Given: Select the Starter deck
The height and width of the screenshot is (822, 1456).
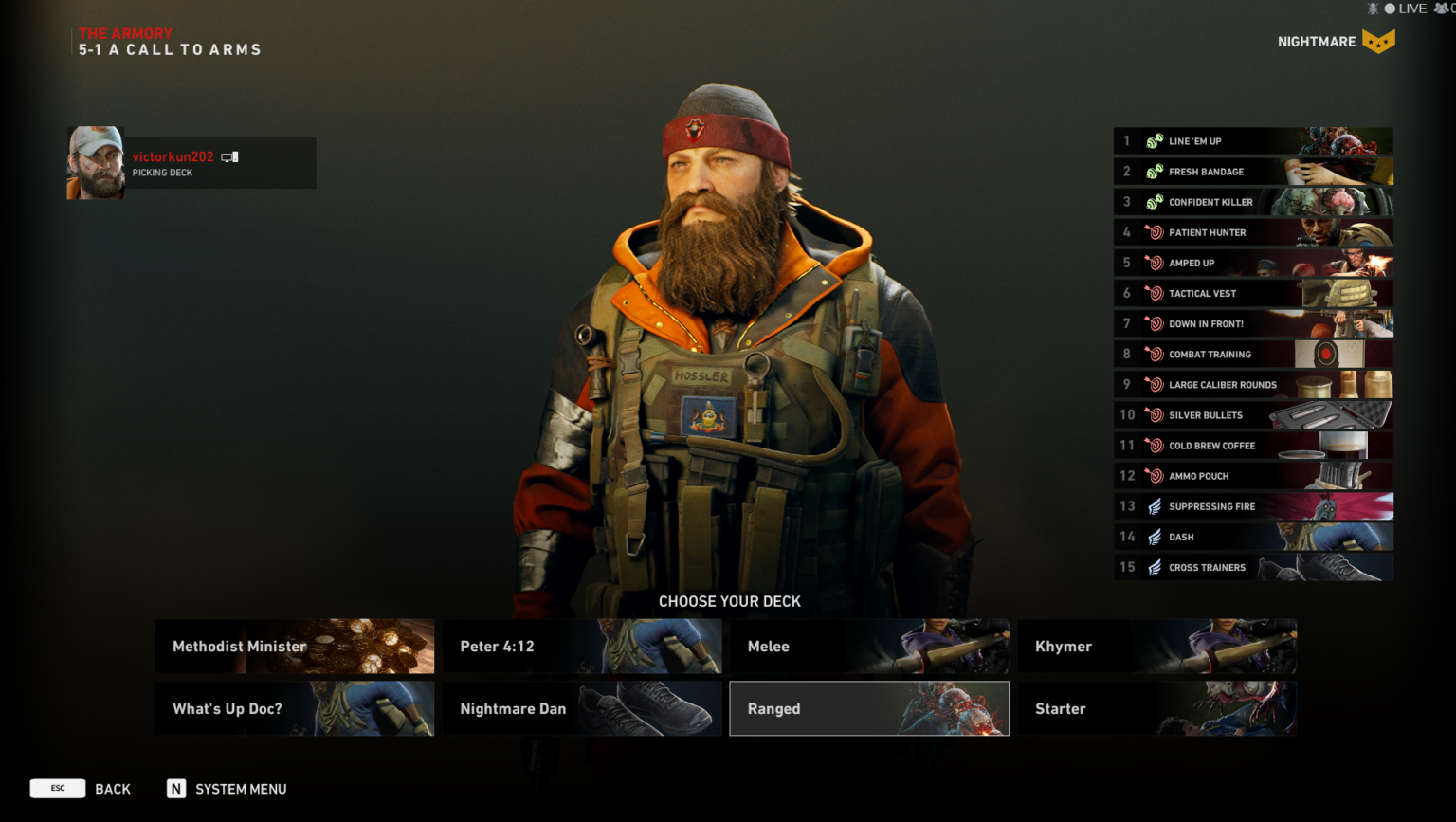Looking at the screenshot, I should 1156,709.
